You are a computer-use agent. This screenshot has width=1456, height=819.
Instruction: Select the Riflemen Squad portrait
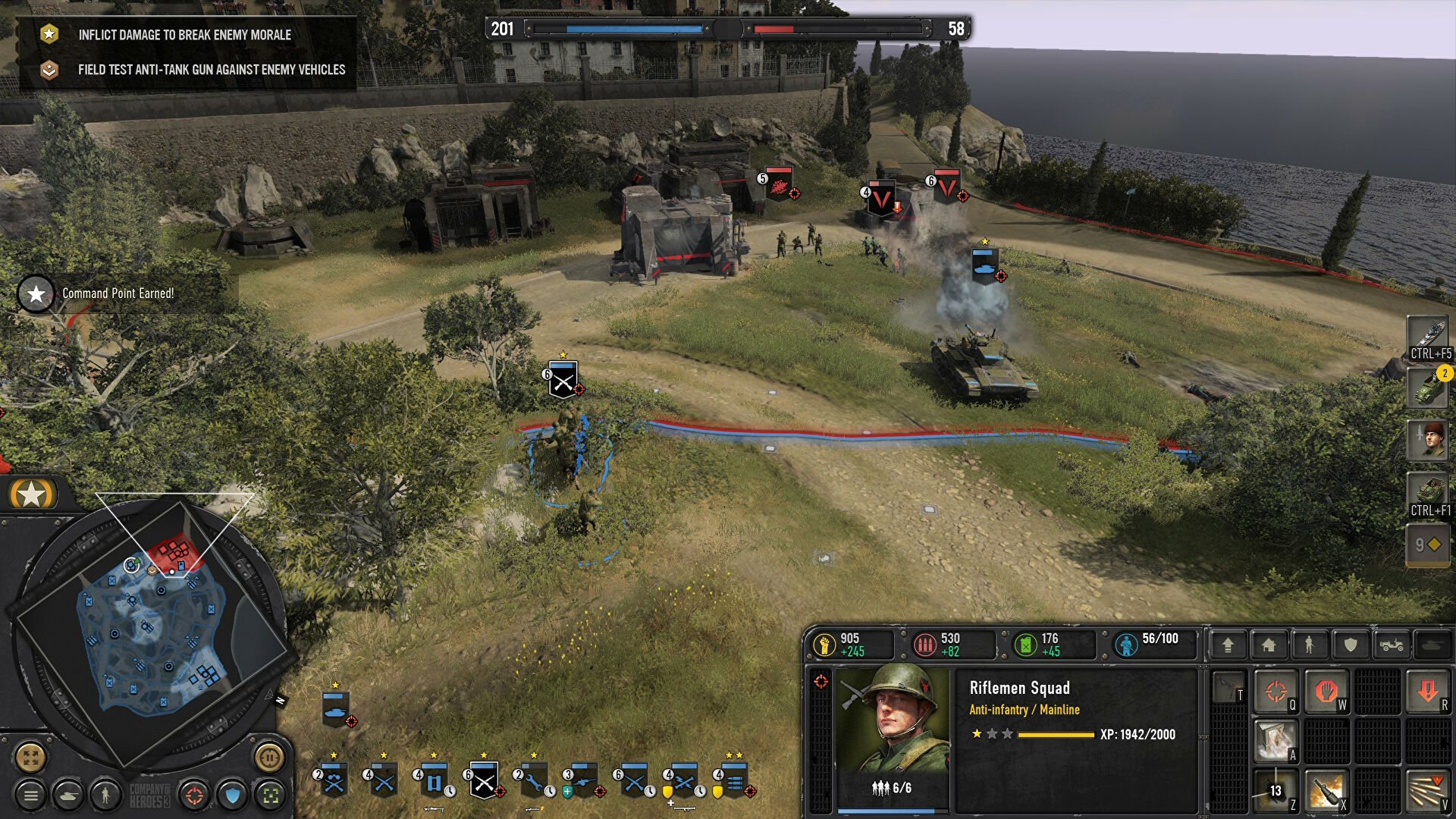893,720
